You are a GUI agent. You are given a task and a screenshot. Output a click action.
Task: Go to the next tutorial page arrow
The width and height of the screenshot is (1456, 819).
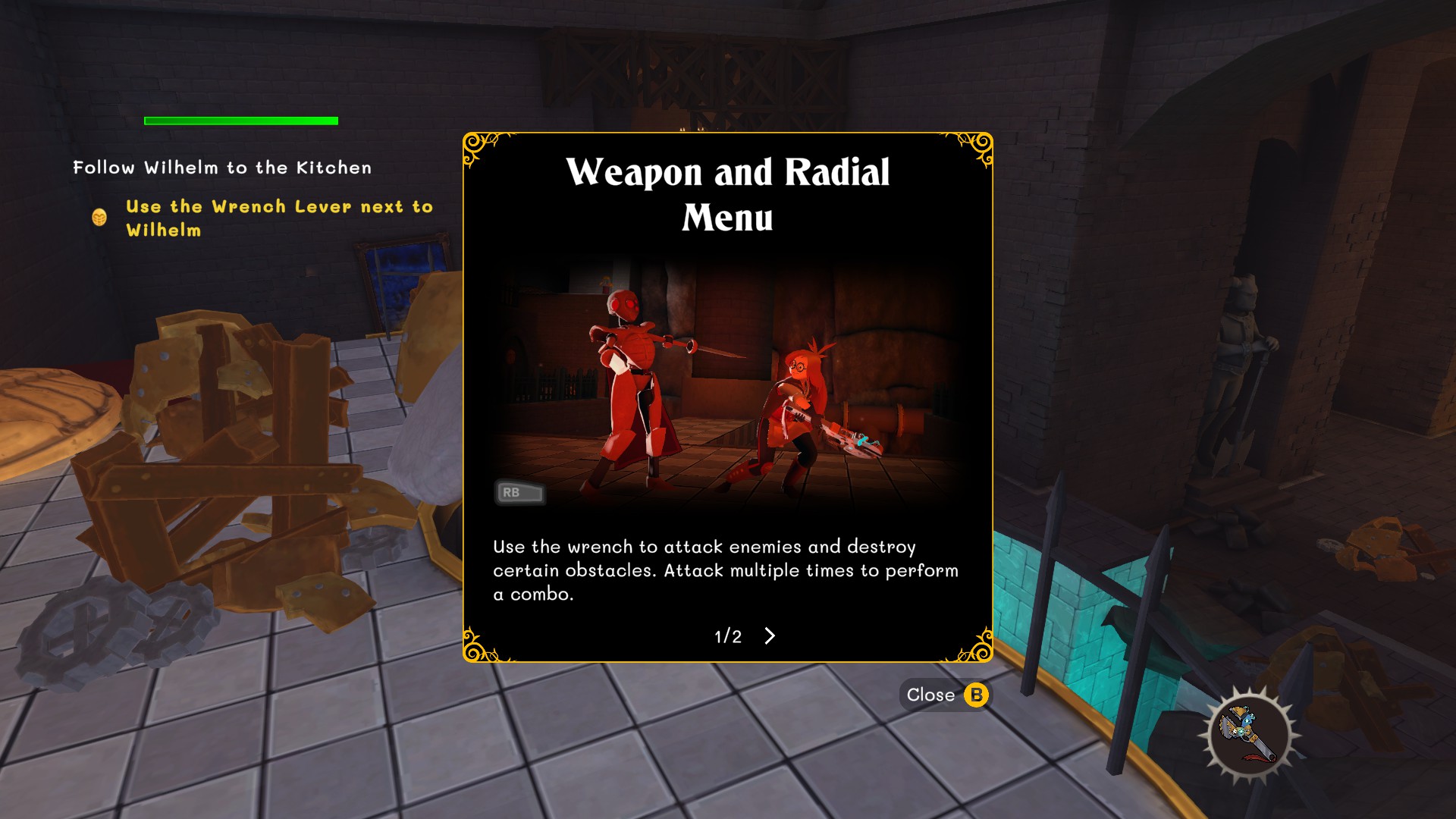pos(770,635)
